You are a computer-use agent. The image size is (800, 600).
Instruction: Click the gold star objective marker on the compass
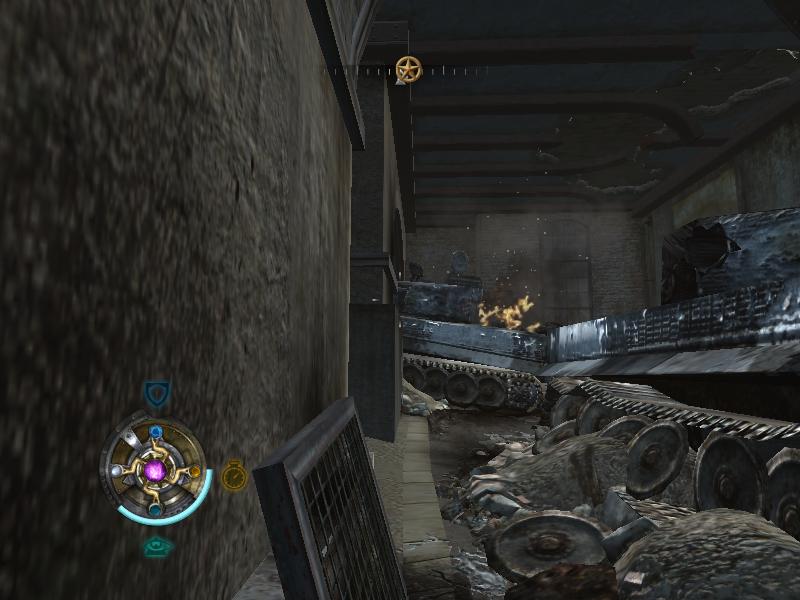pyautogui.click(x=407, y=69)
